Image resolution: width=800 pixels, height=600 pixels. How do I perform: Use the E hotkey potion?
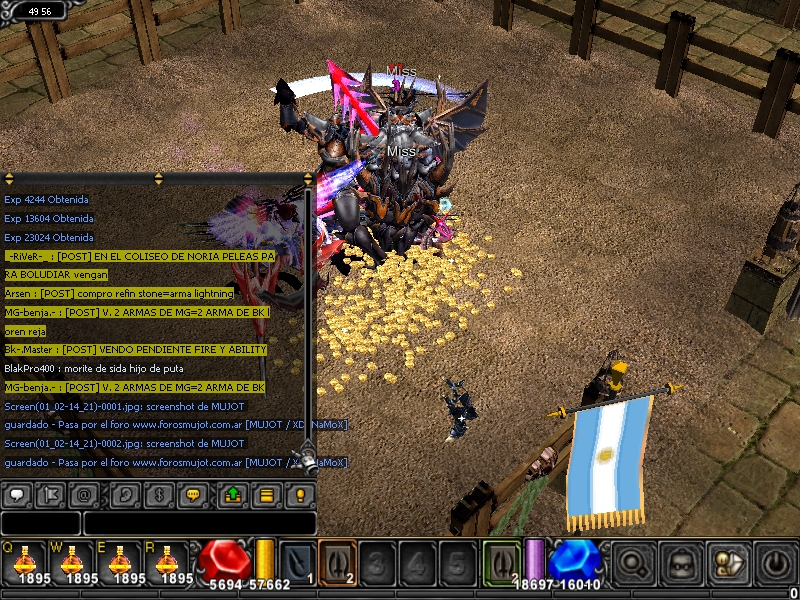tap(119, 563)
